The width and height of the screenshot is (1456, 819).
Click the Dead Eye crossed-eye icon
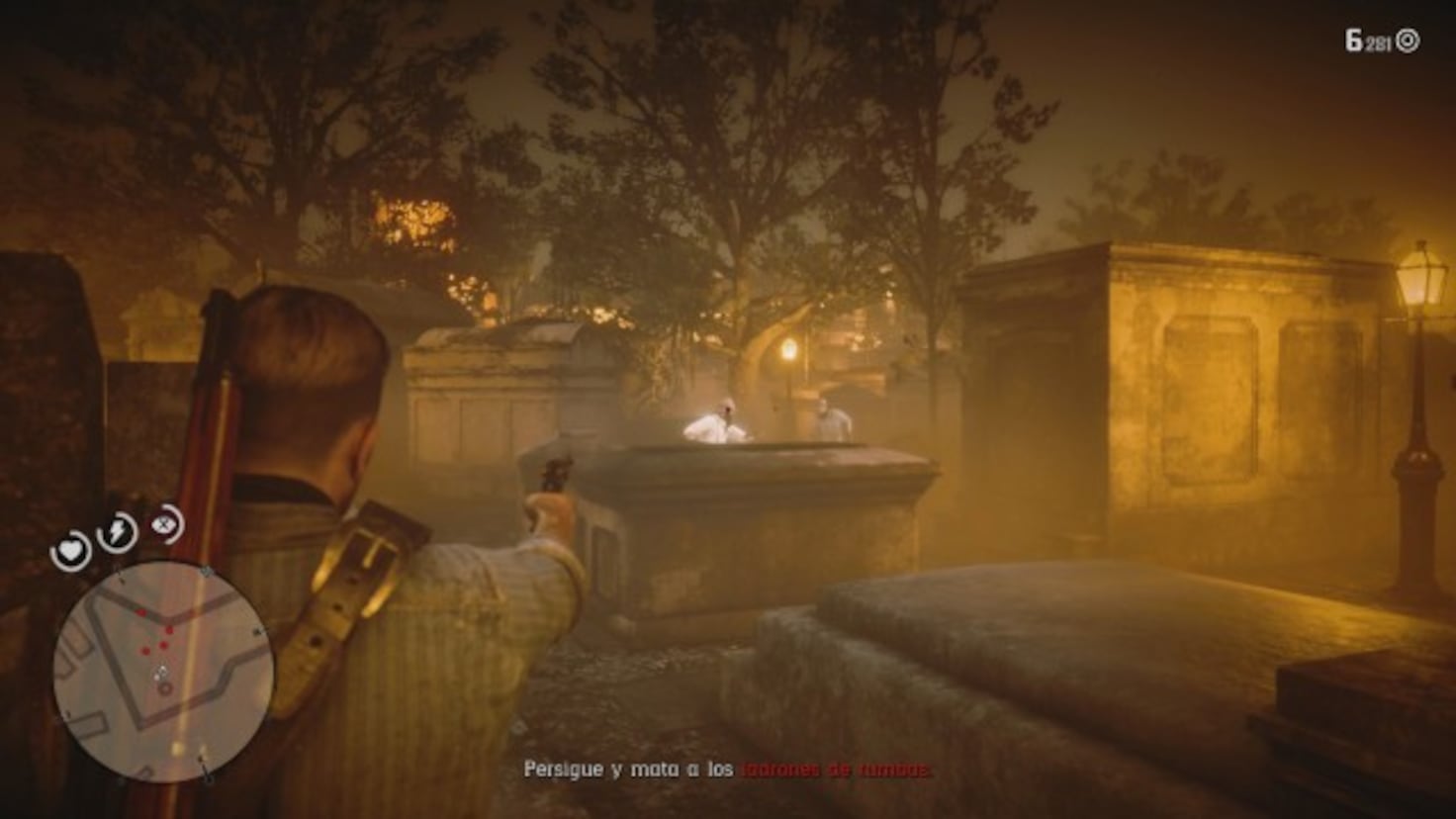click(x=164, y=525)
